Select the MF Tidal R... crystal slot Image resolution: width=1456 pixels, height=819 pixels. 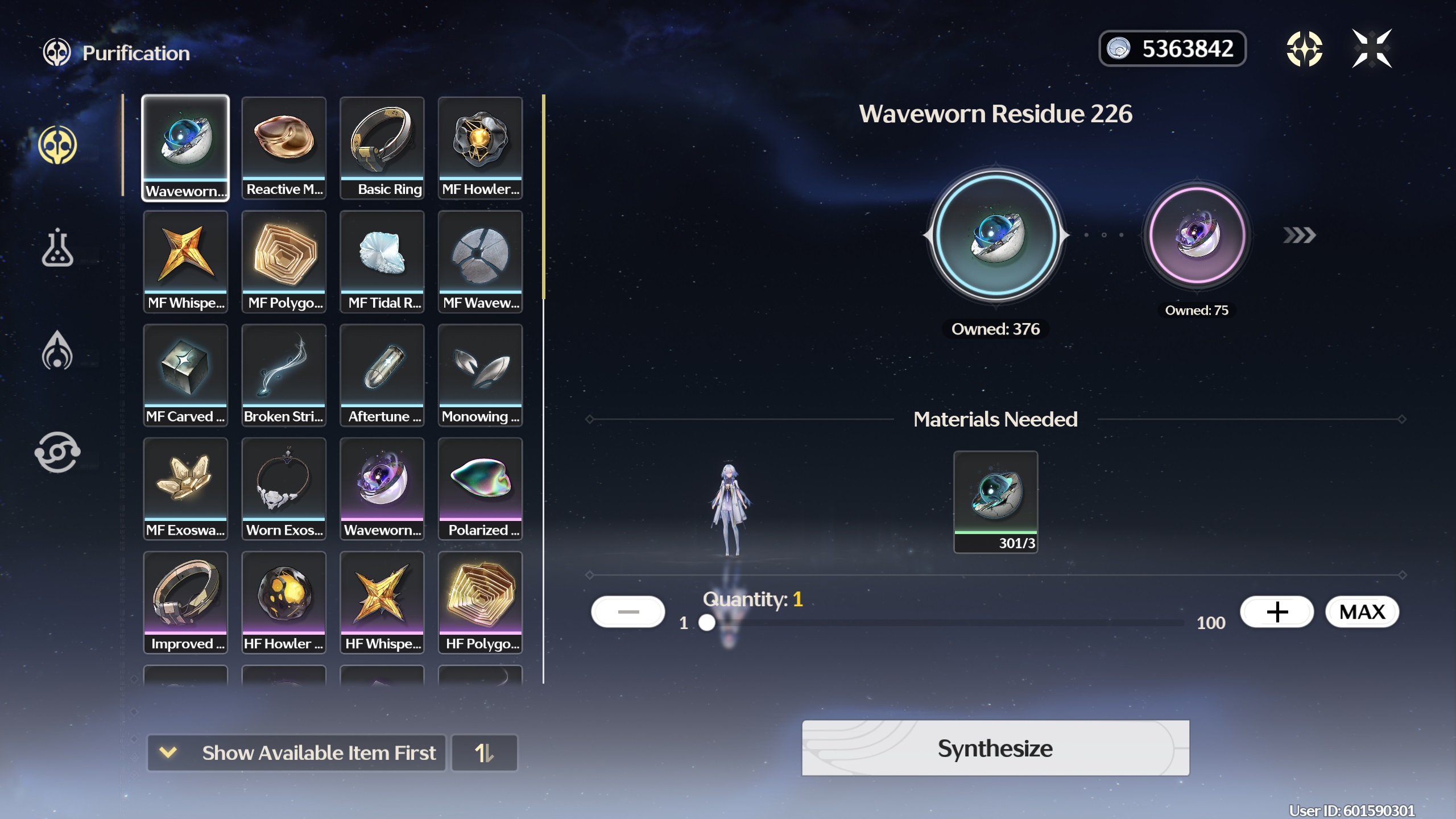pos(382,262)
